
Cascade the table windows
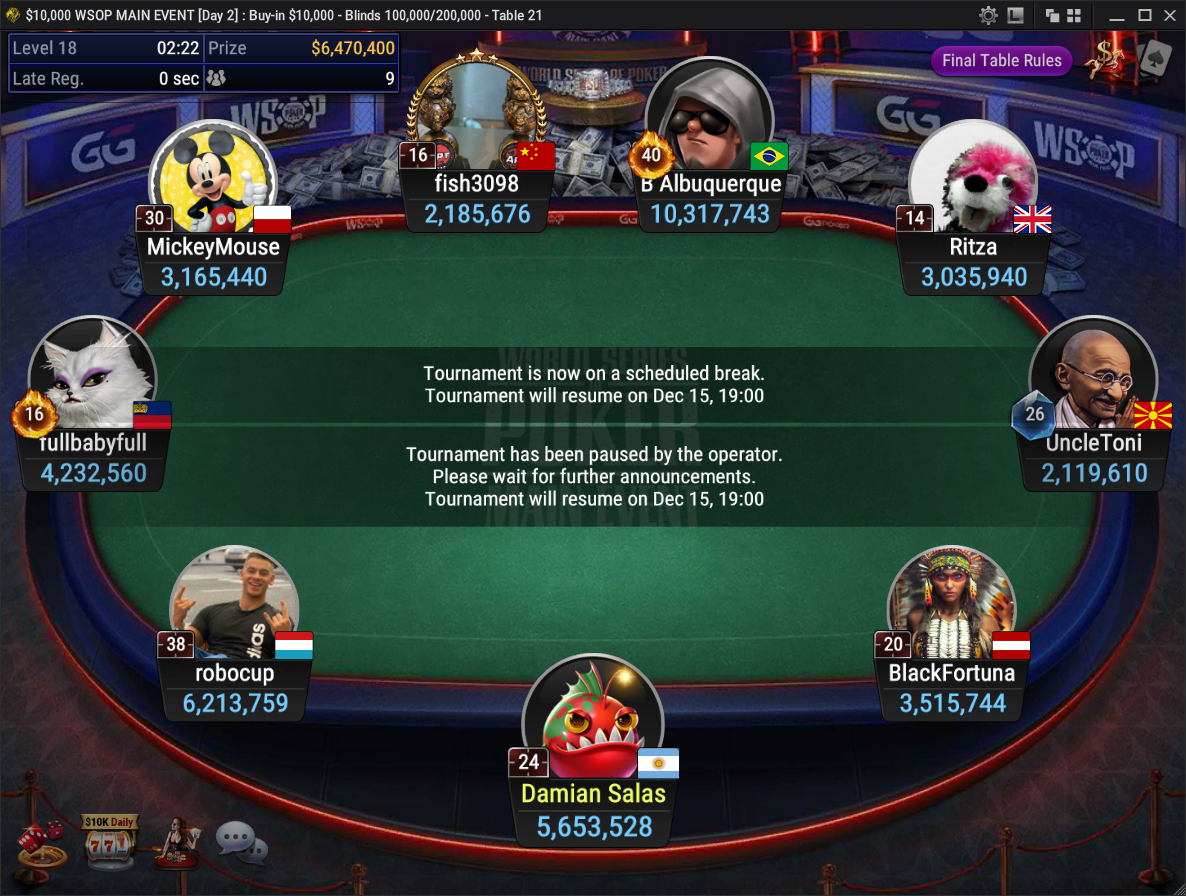coord(1052,15)
